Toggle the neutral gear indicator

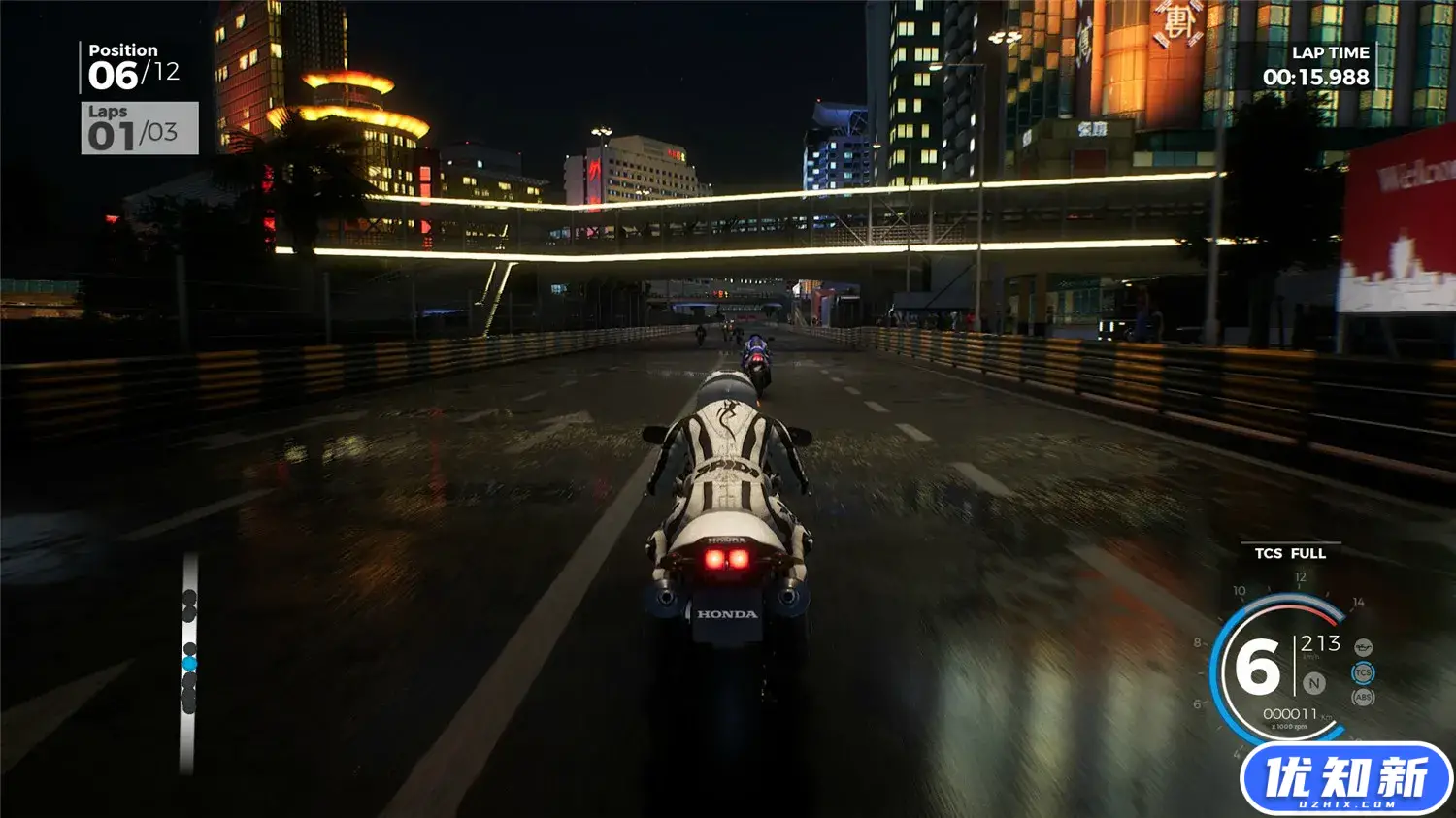pos(1313,684)
